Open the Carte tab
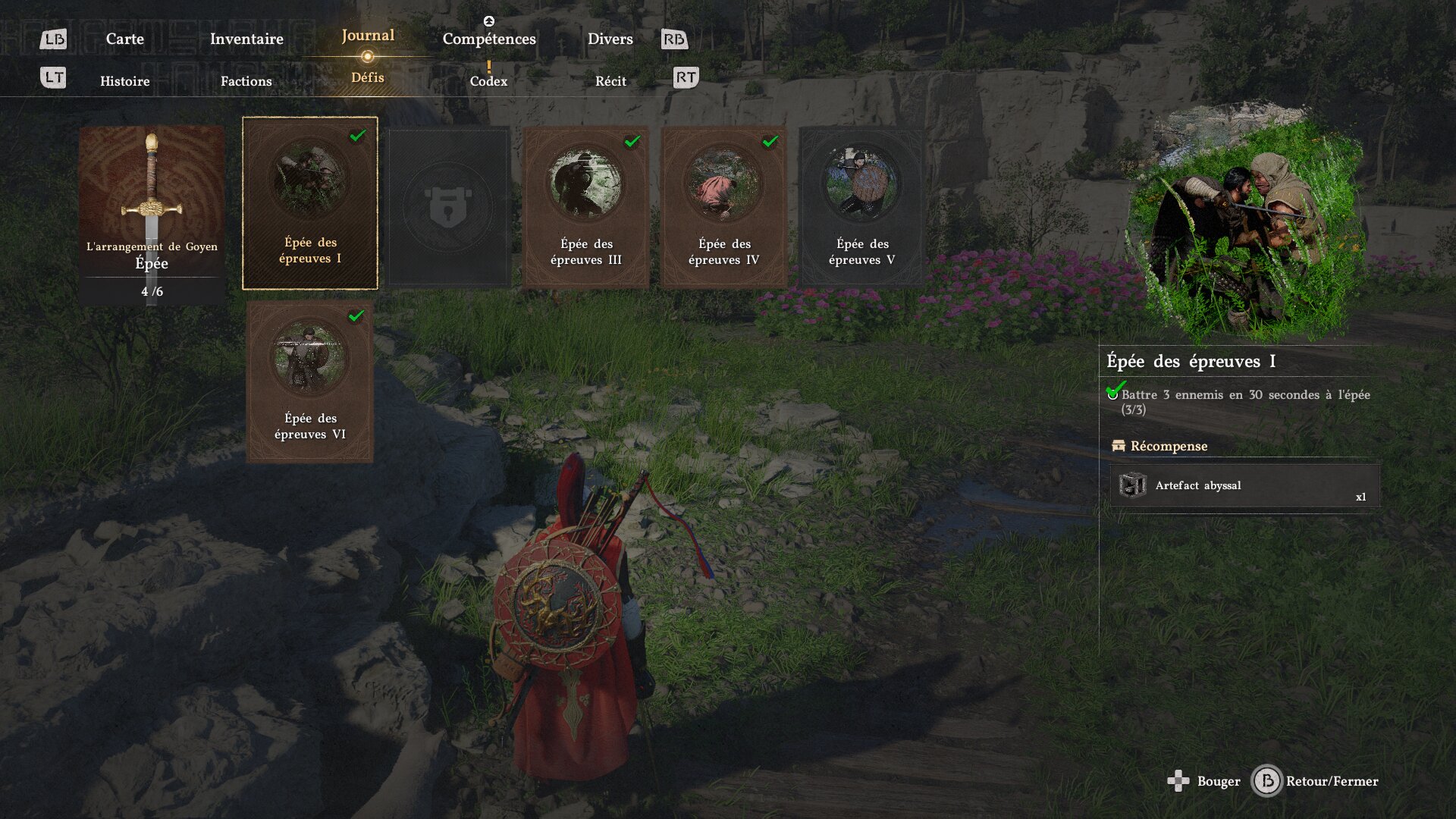This screenshot has width=1456, height=819. 124,39
